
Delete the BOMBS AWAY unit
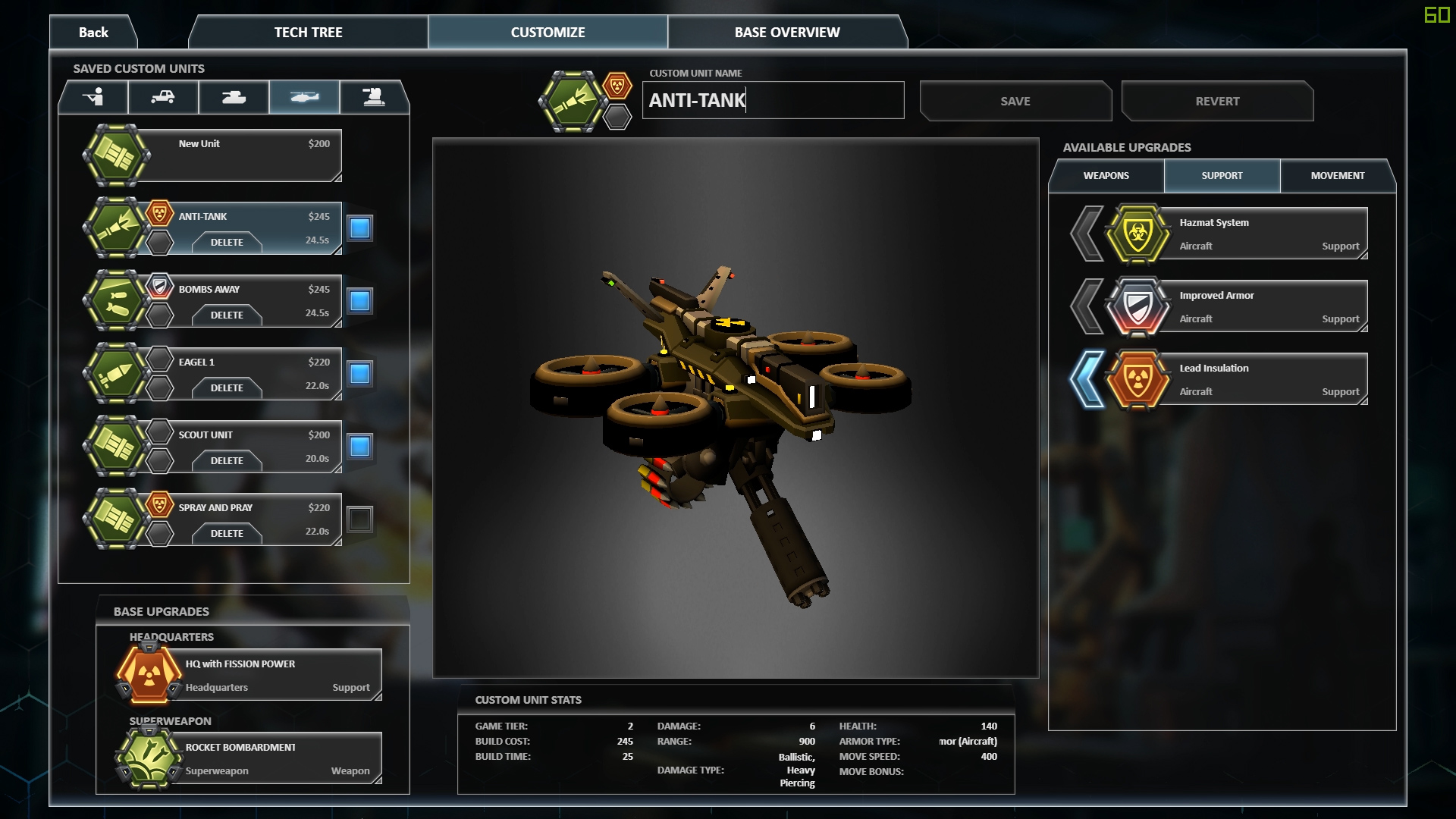227,315
